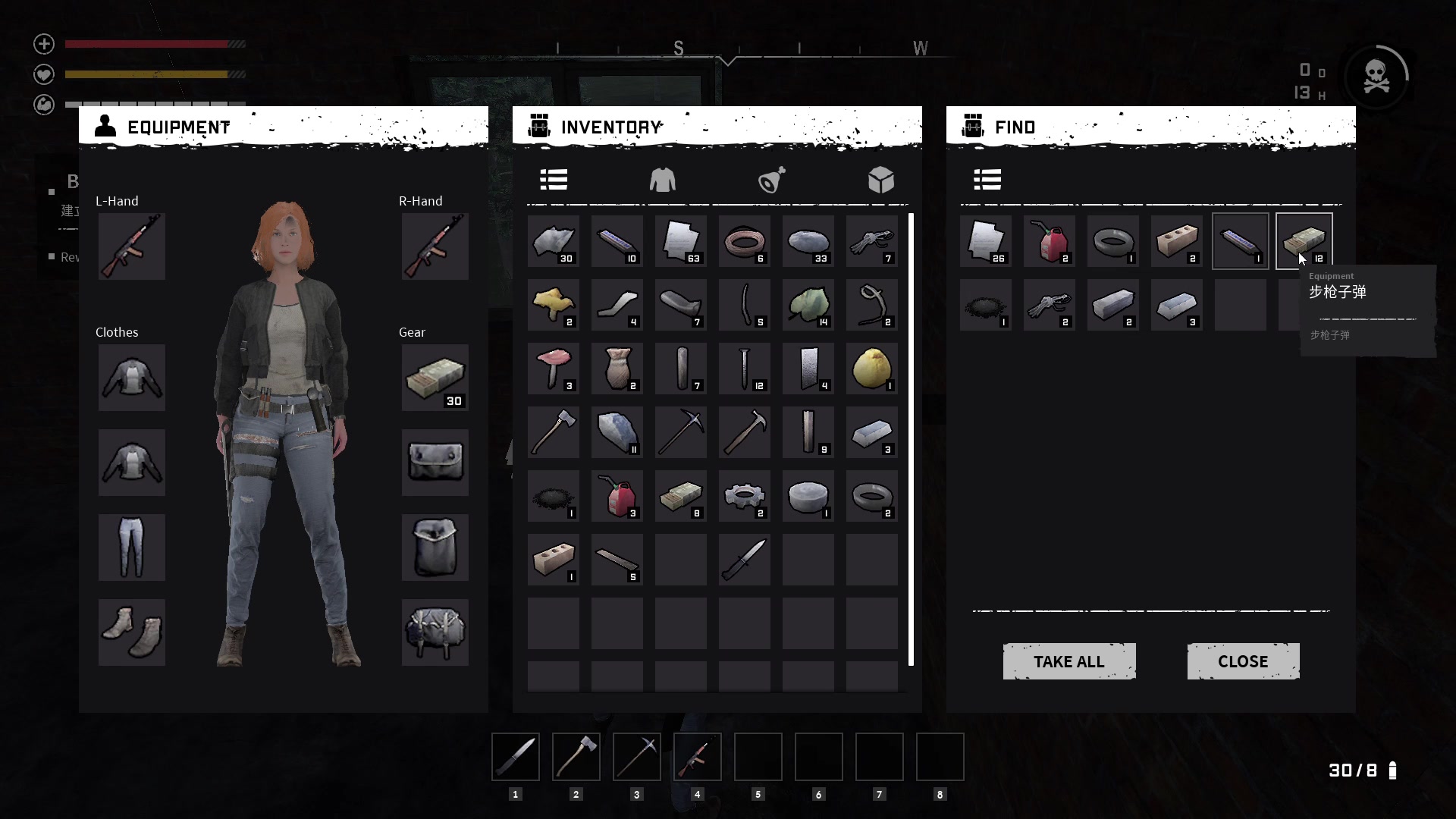Show the materials cube tab in inventory
The image size is (1456, 819).
point(880,180)
